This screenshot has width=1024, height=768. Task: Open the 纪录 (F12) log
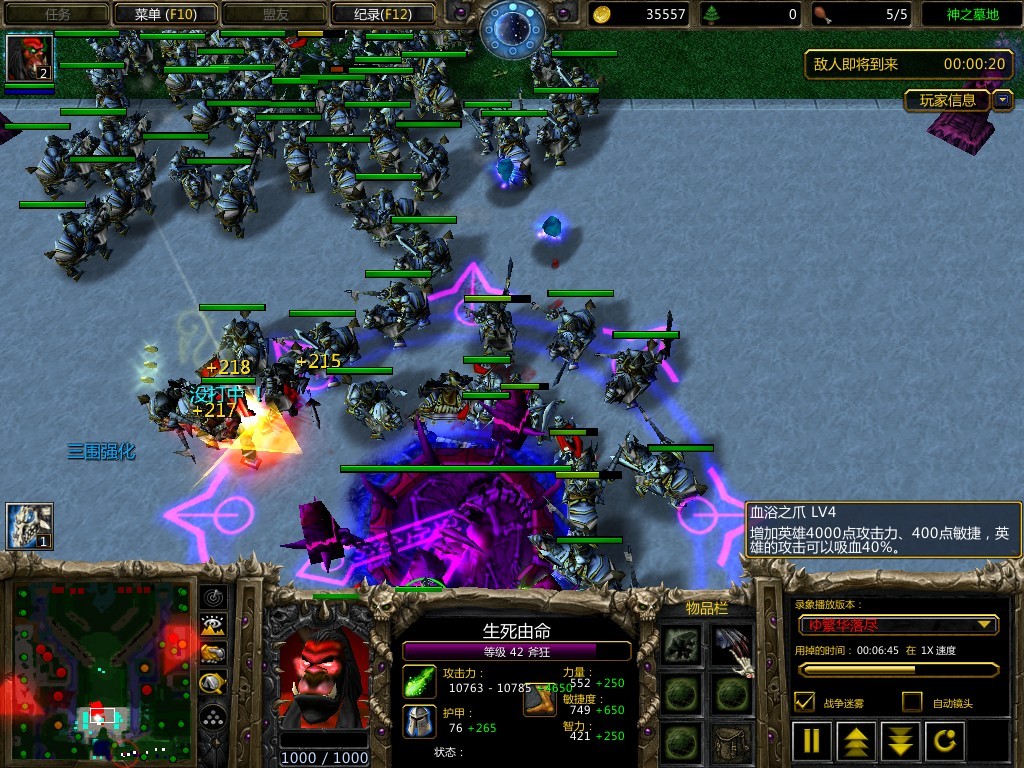pos(382,14)
